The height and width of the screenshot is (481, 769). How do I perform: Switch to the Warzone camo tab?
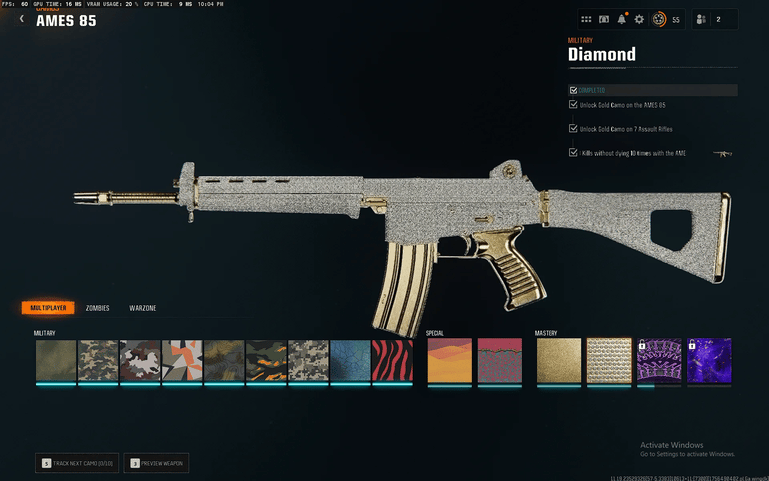(x=143, y=308)
